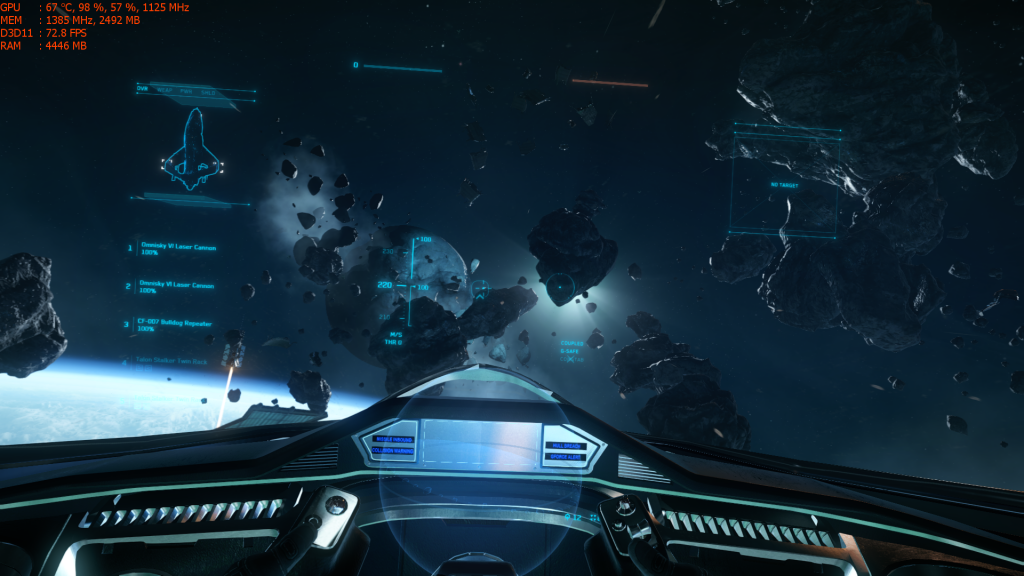Select the PWR tab
This screenshot has height=576, width=1024.
click(x=187, y=90)
